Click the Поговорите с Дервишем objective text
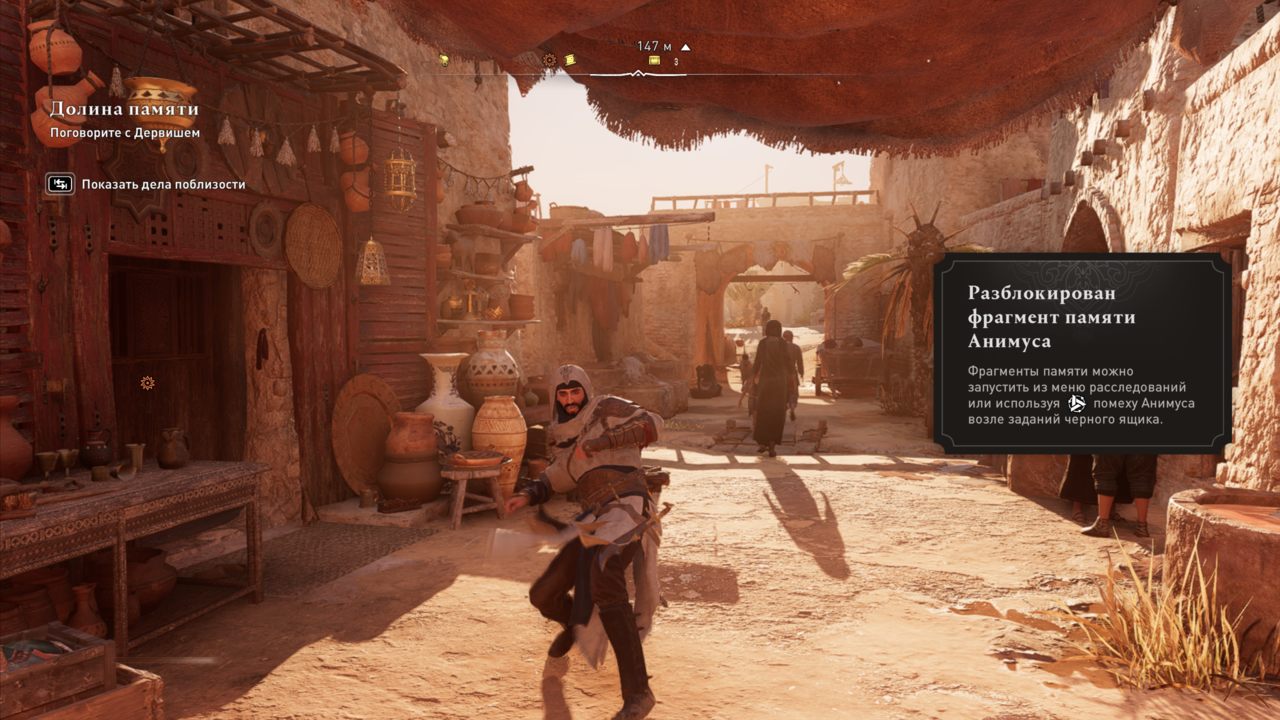The image size is (1280, 720). 125,133
